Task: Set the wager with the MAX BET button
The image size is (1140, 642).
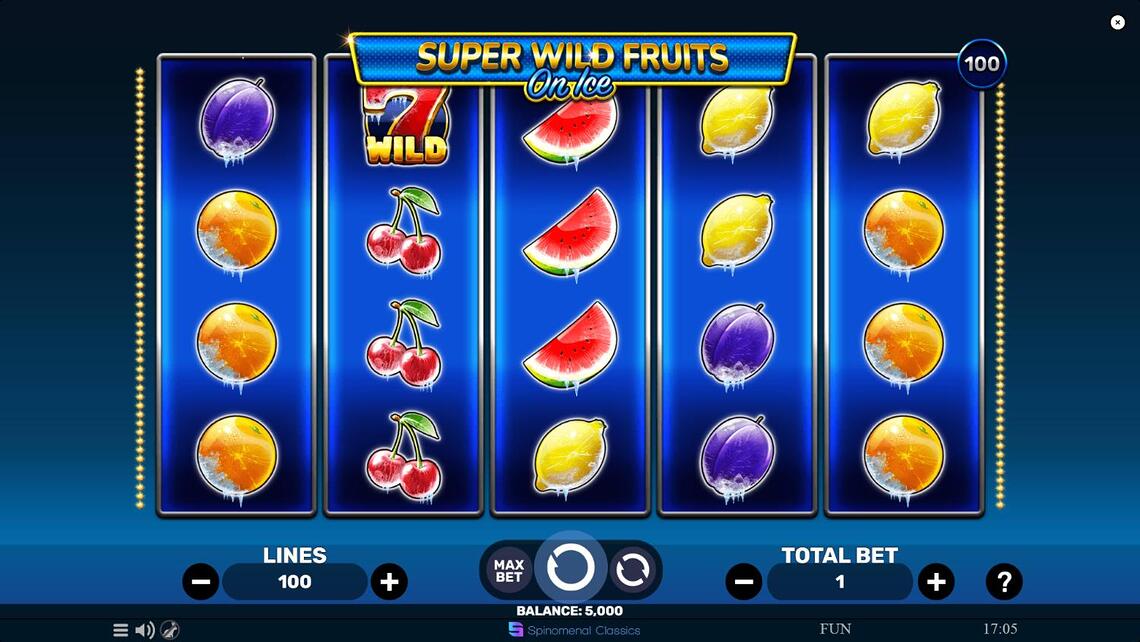Action: pyautogui.click(x=509, y=571)
